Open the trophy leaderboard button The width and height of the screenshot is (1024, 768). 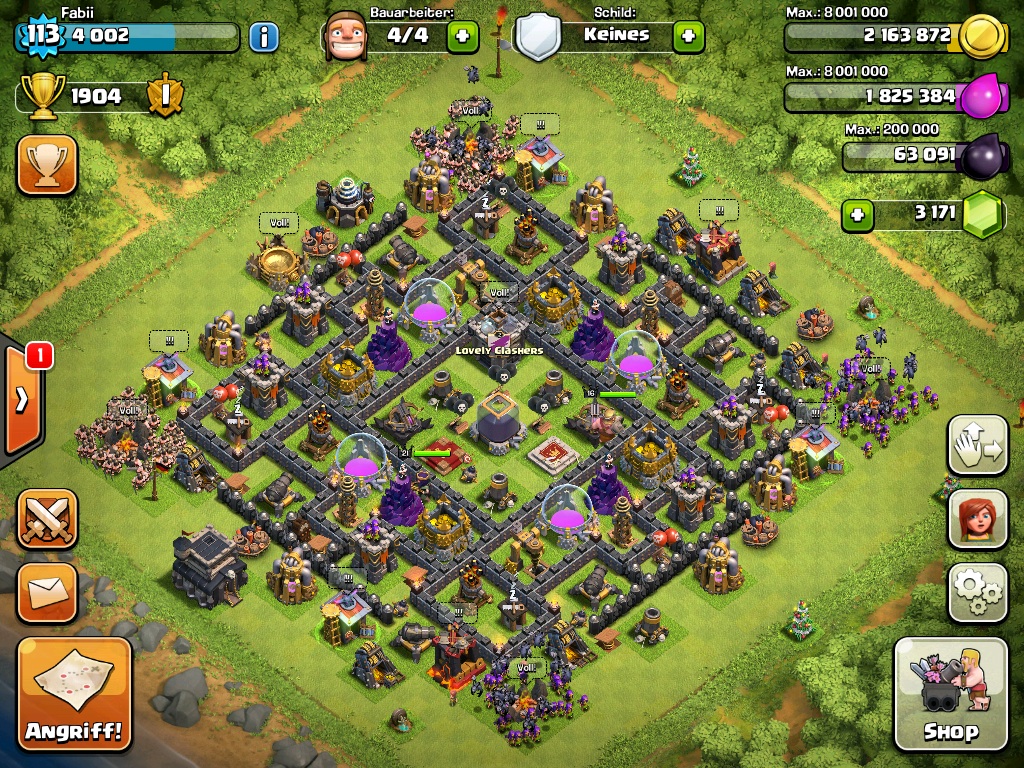[x=47, y=165]
